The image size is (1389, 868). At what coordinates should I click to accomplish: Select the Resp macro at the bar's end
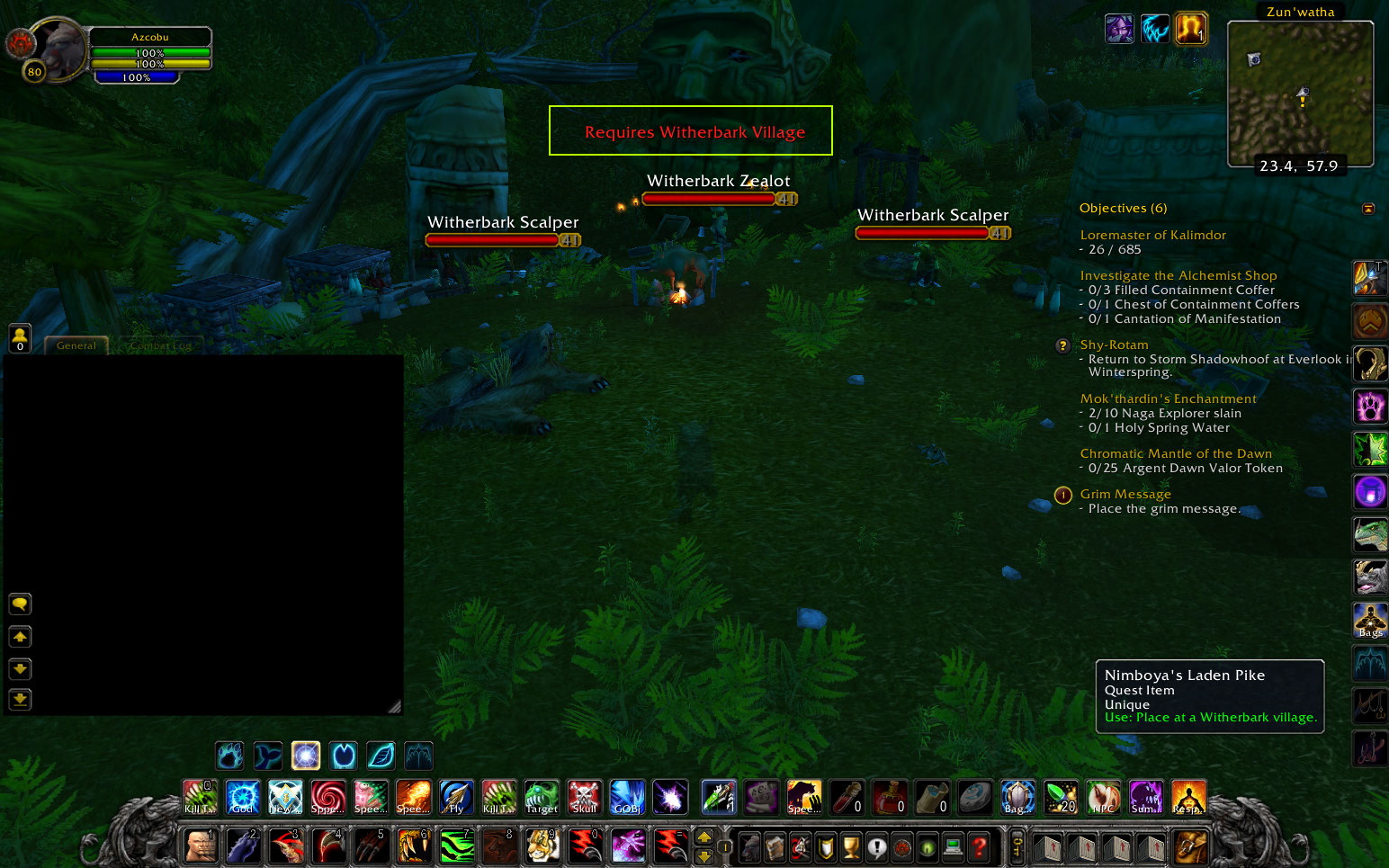point(1188,797)
